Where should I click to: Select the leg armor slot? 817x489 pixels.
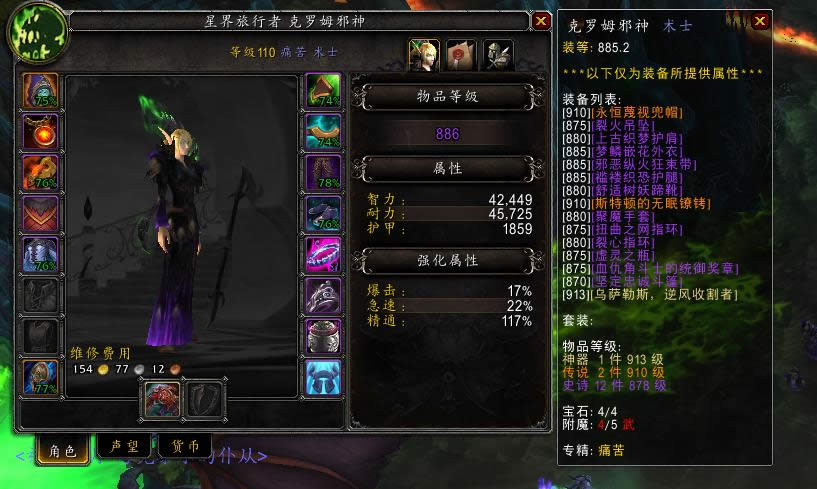pyautogui.click(x=323, y=172)
